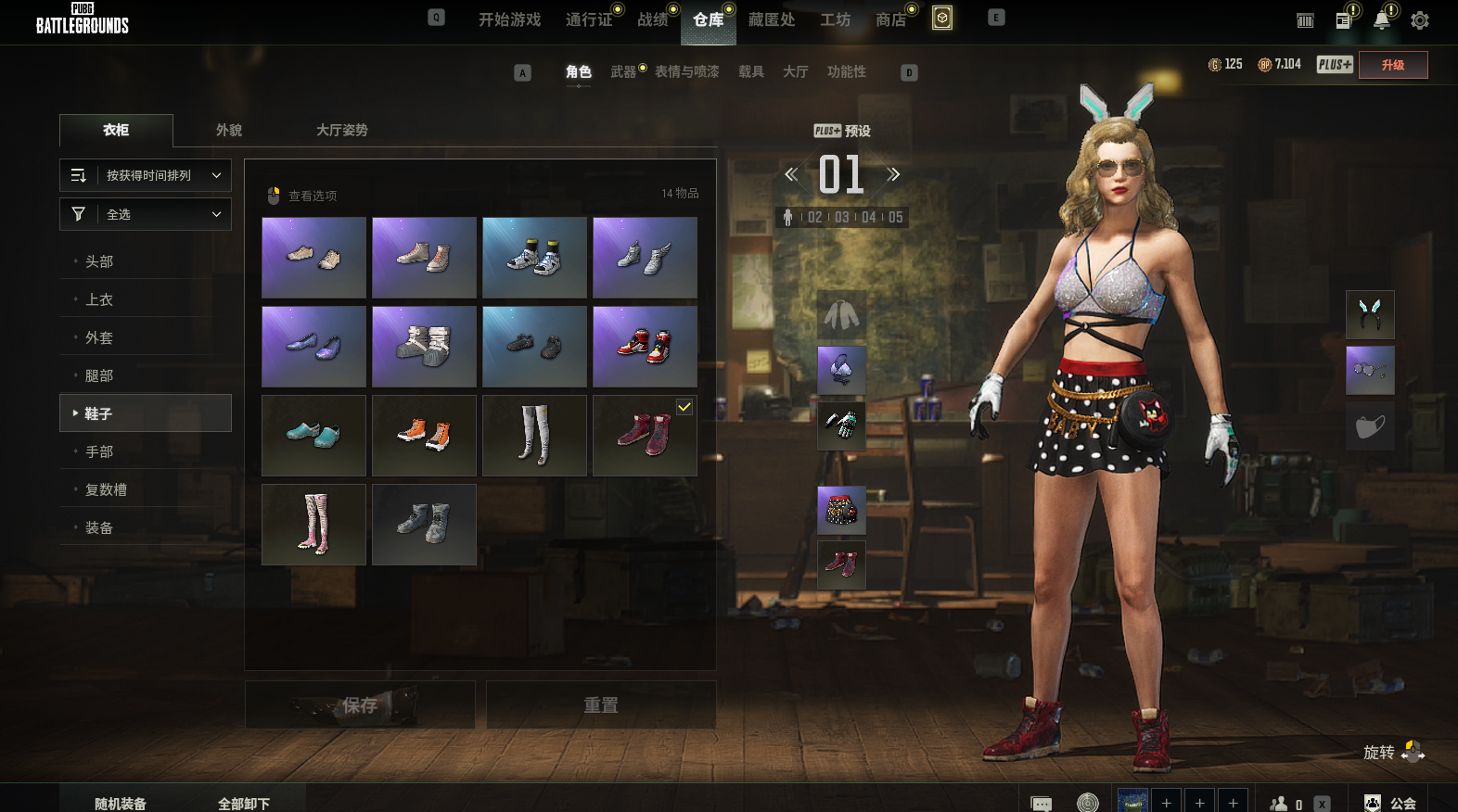
Task: Go to the 商店 (Shop) page
Action: coord(890,20)
